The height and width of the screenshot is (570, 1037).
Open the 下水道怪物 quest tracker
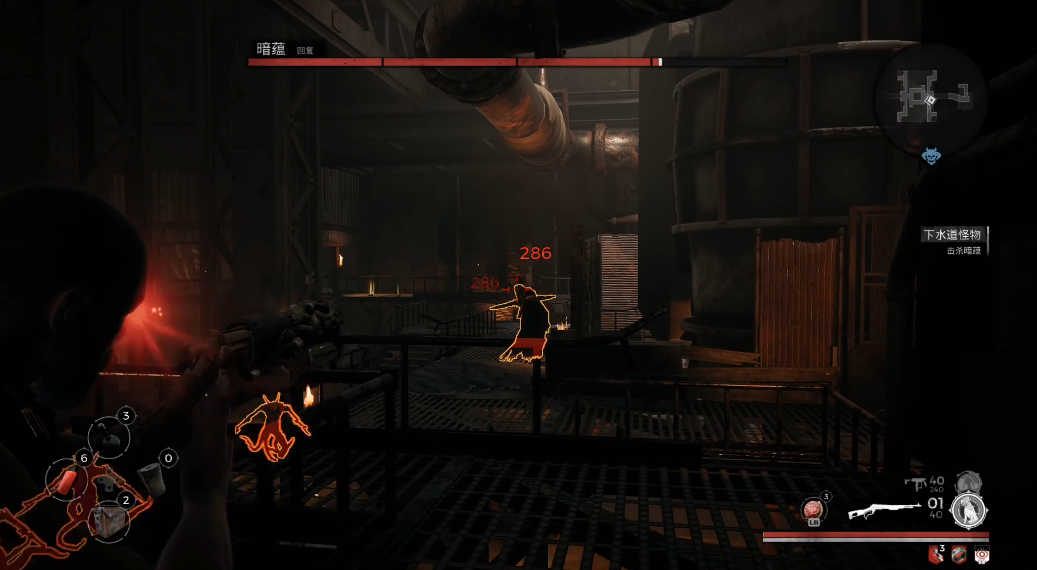tap(956, 236)
